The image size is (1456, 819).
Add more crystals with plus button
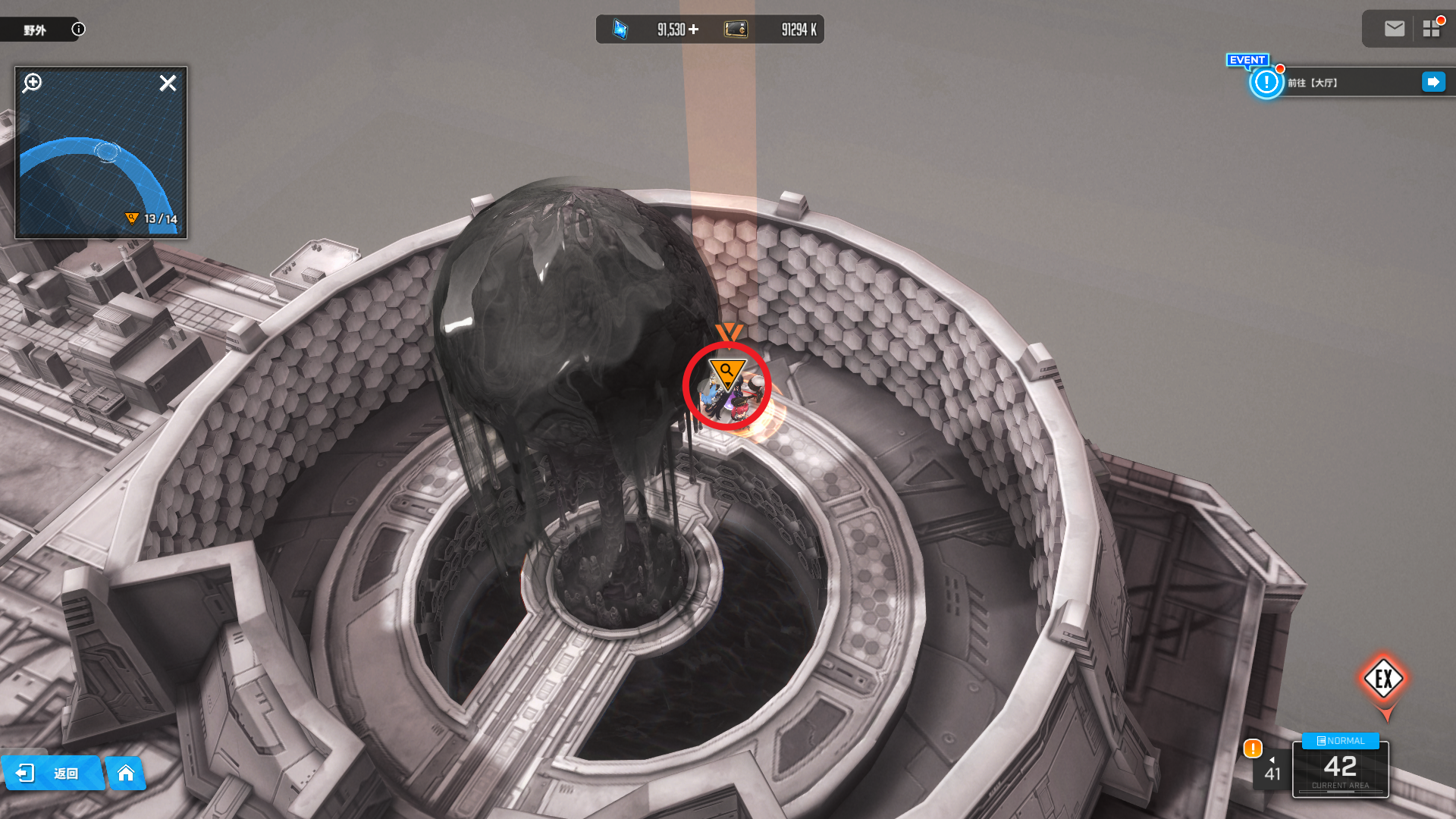tap(693, 30)
